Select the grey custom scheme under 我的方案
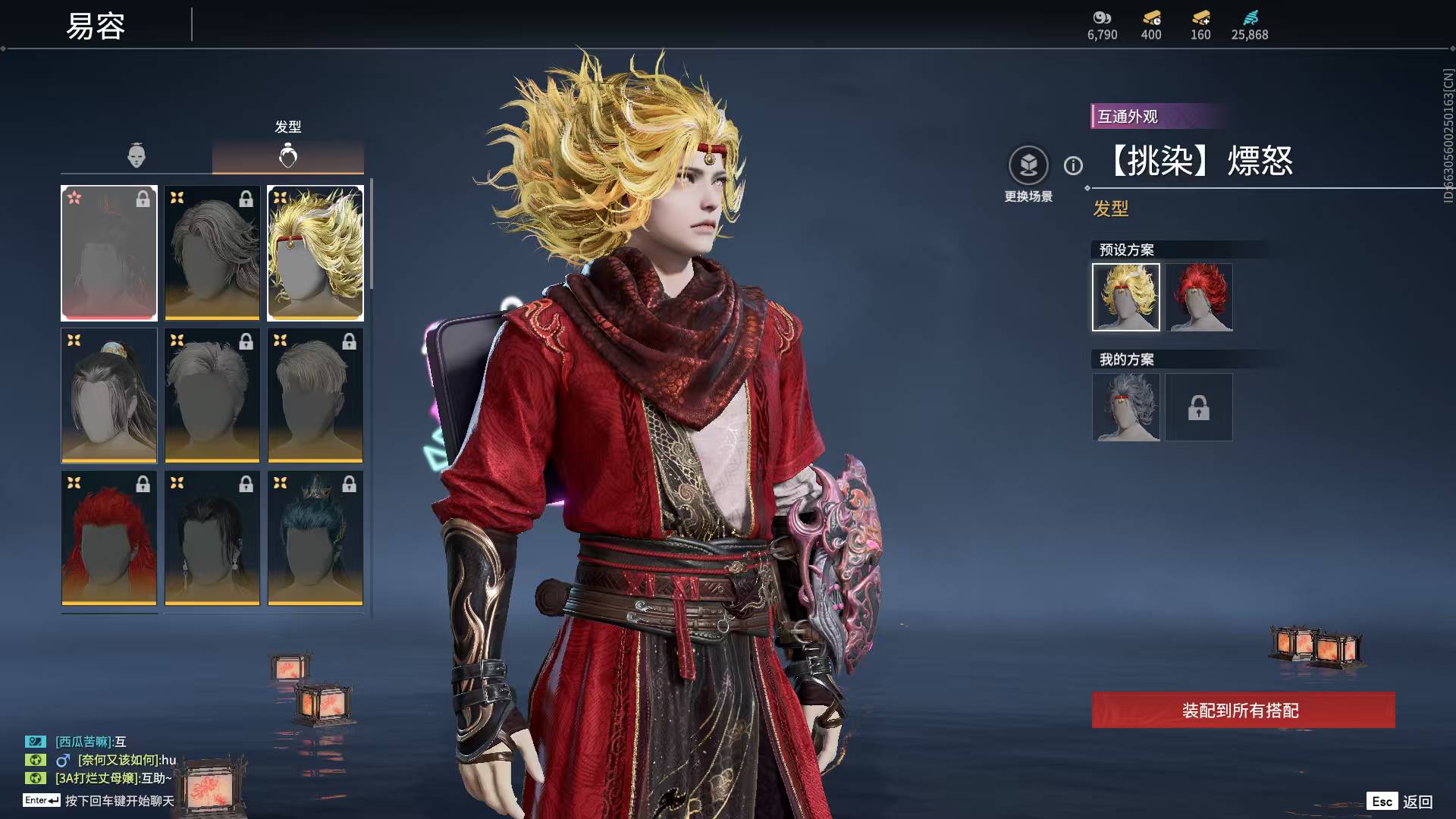1456x819 pixels. click(1126, 407)
